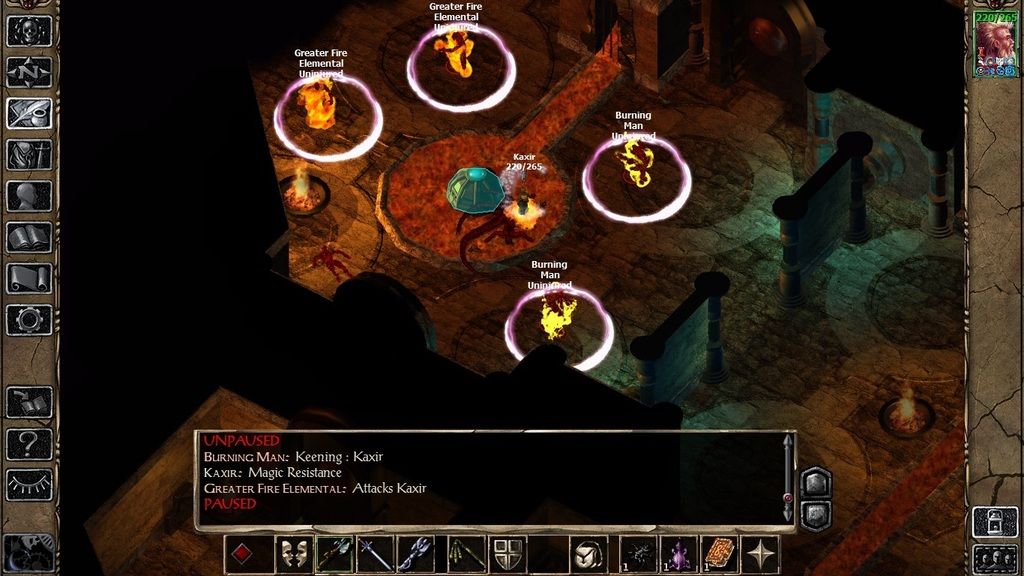Open the priest scroll button

[29, 278]
